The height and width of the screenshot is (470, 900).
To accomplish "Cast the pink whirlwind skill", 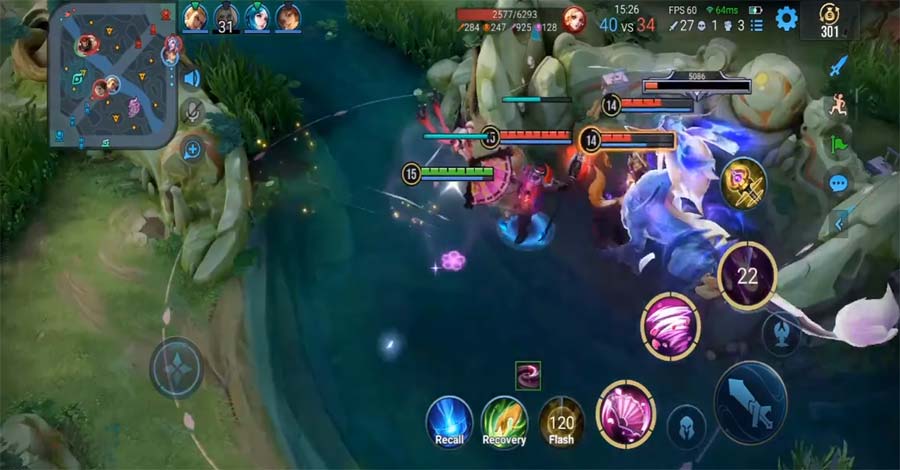I will click(670, 327).
